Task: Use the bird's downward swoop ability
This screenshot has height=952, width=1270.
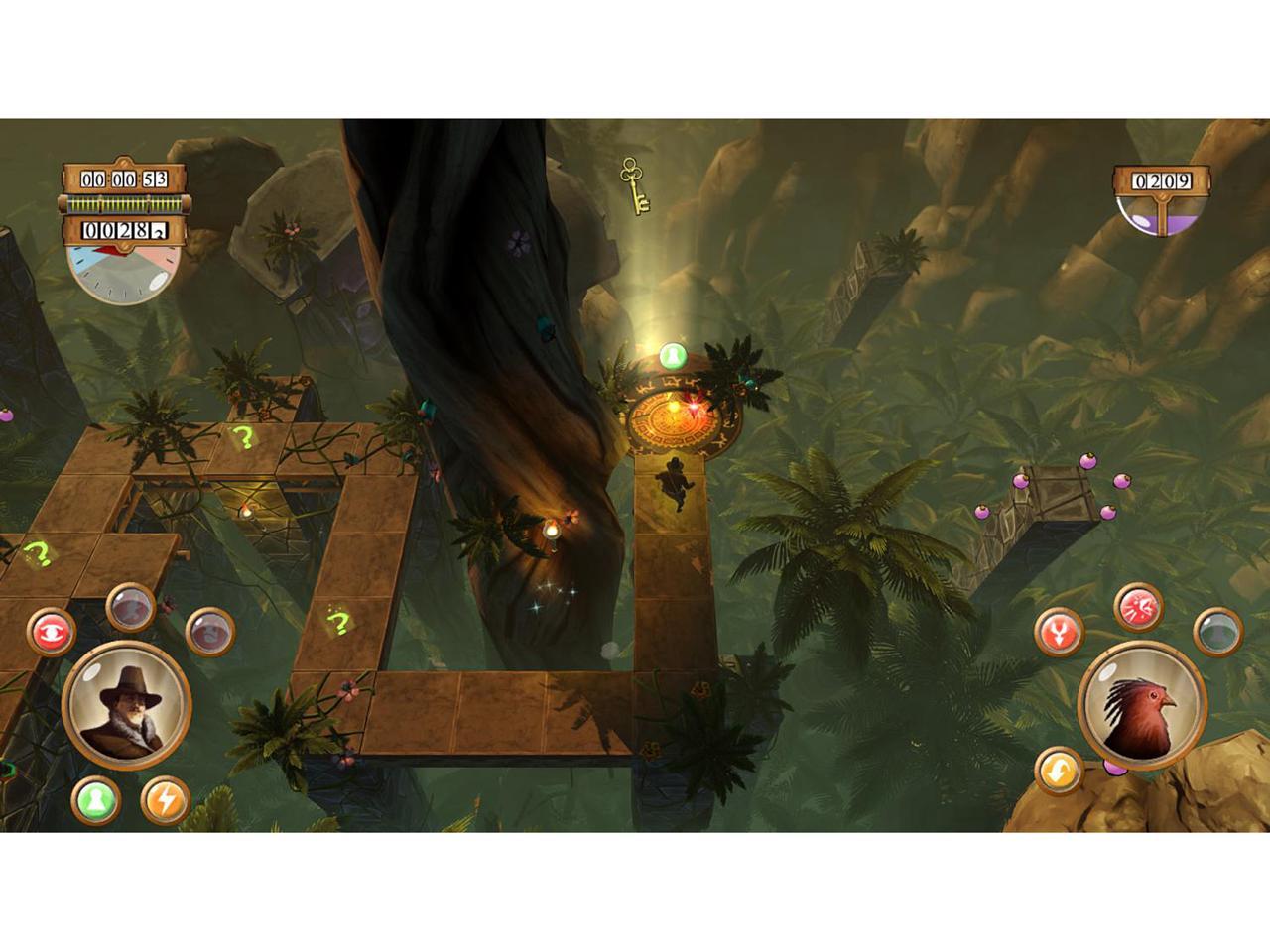Action: pyautogui.click(x=1059, y=631)
